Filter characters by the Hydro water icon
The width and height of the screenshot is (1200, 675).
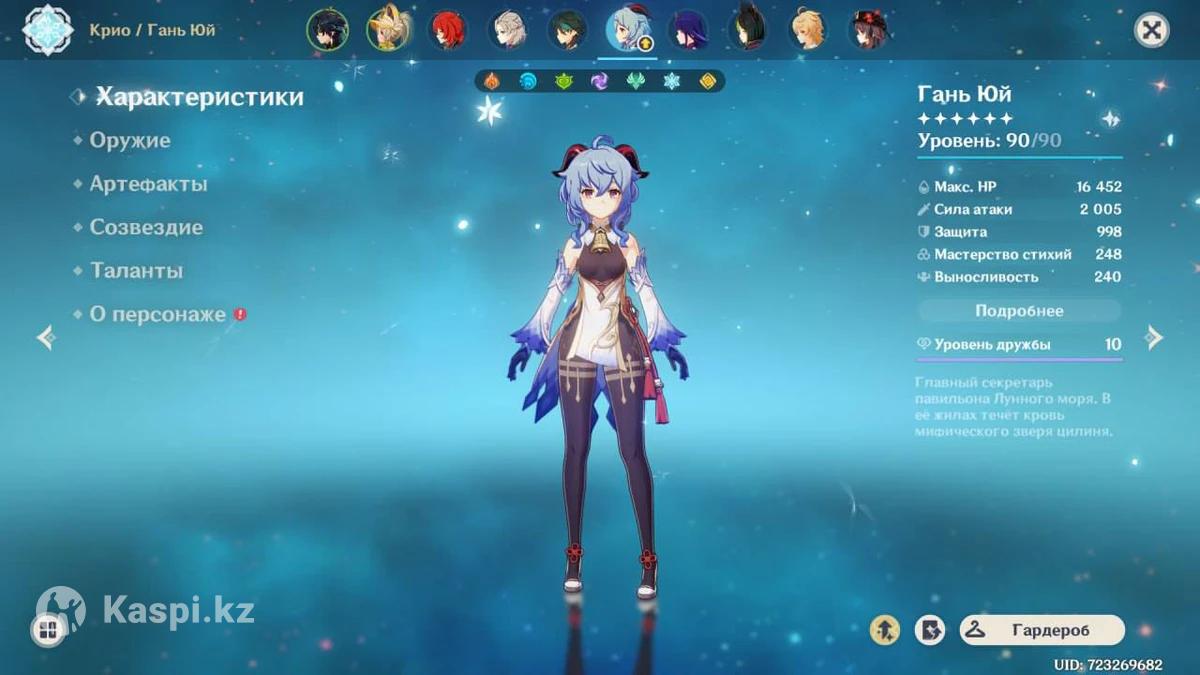(528, 81)
